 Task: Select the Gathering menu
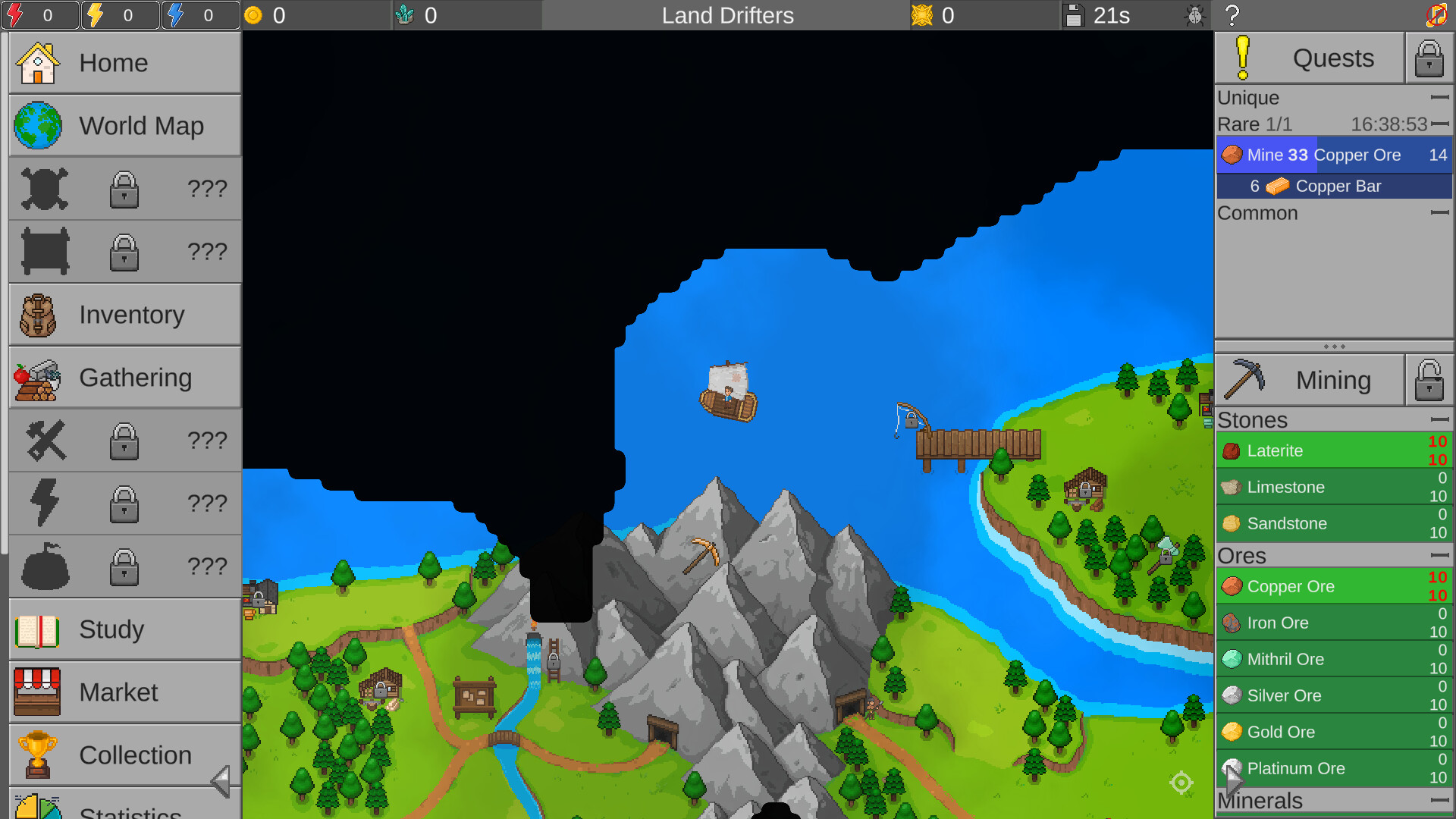click(x=124, y=377)
